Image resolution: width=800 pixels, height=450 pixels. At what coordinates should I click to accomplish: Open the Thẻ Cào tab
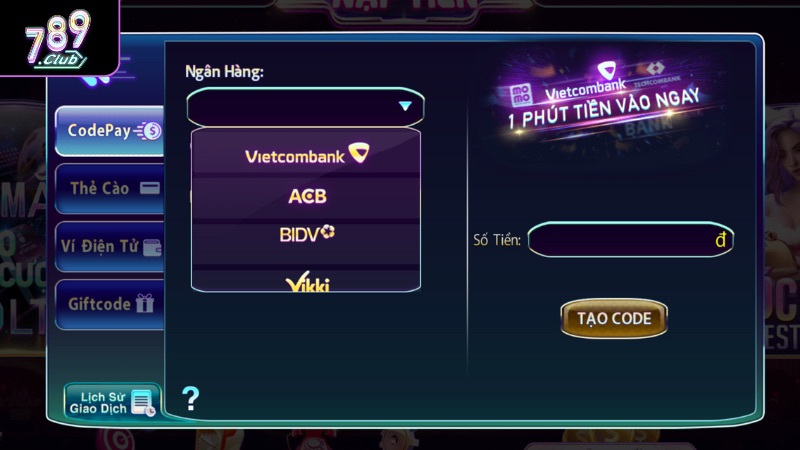[x=110, y=188]
